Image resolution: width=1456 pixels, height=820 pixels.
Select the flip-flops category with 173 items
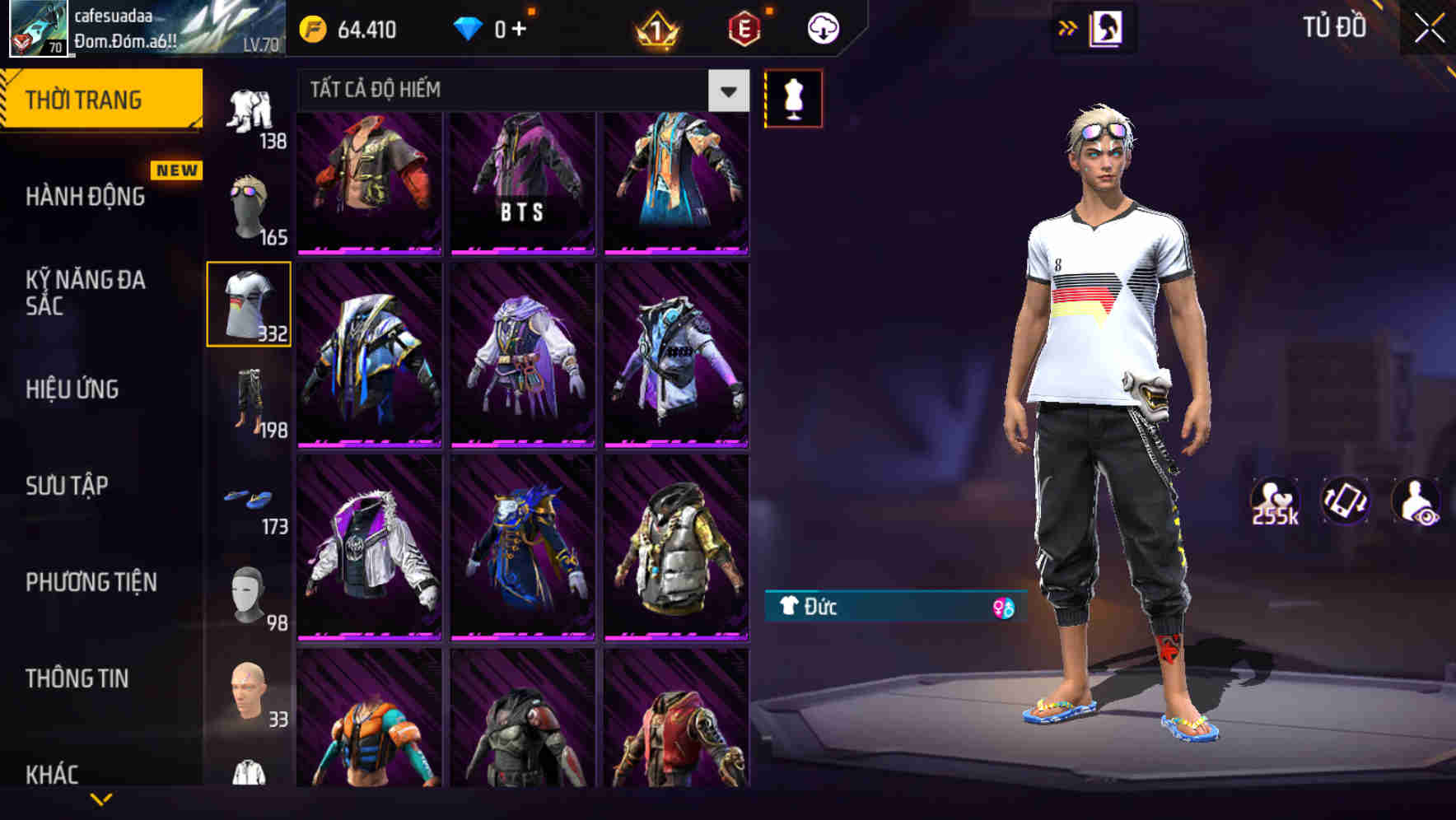(x=250, y=500)
